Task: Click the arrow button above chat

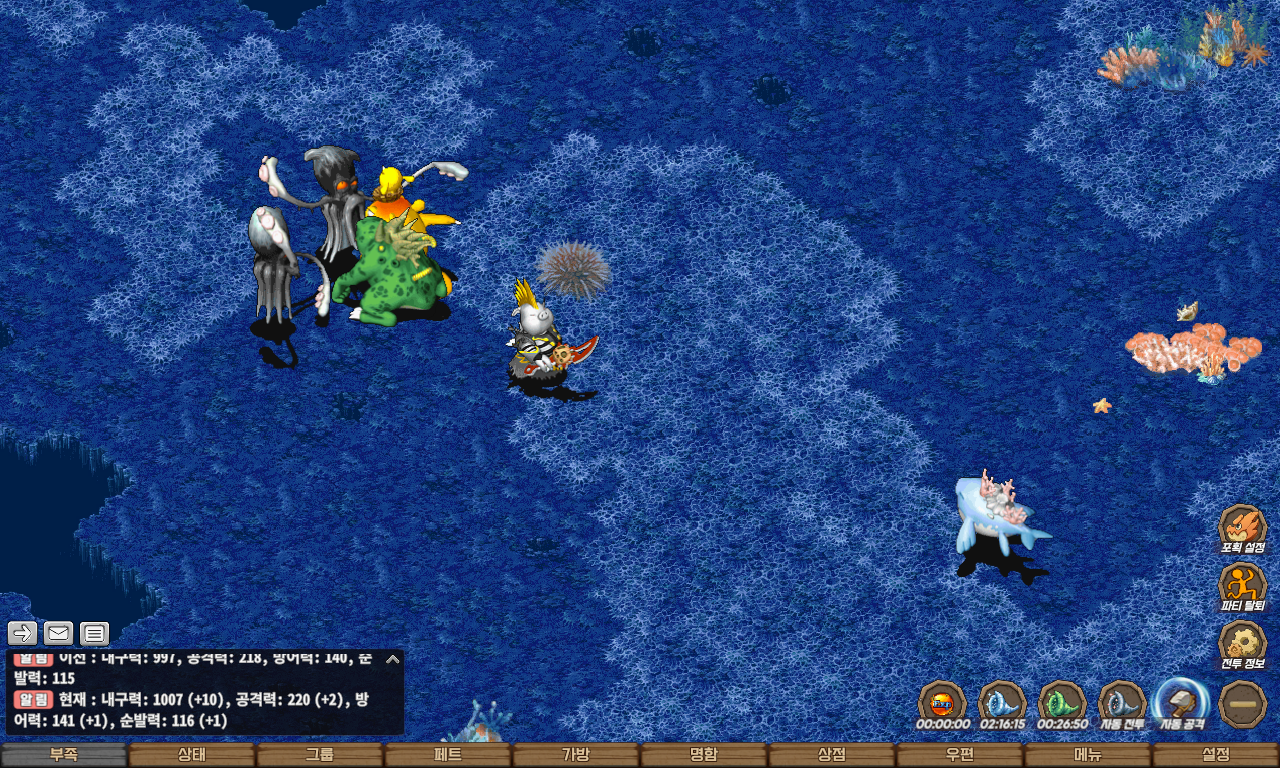Action: point(23,632)
